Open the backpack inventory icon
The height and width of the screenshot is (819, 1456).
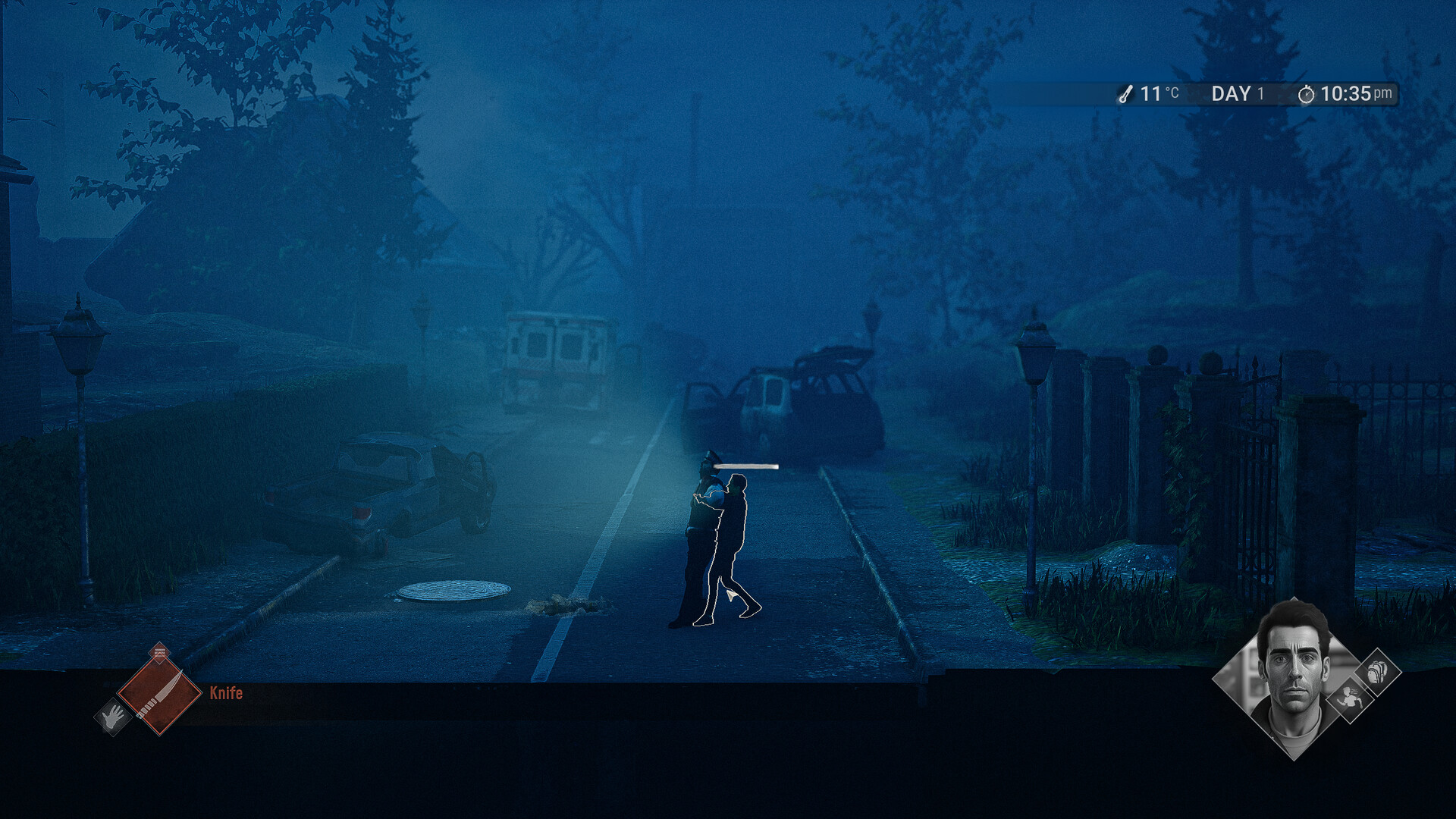[1377, 672]
